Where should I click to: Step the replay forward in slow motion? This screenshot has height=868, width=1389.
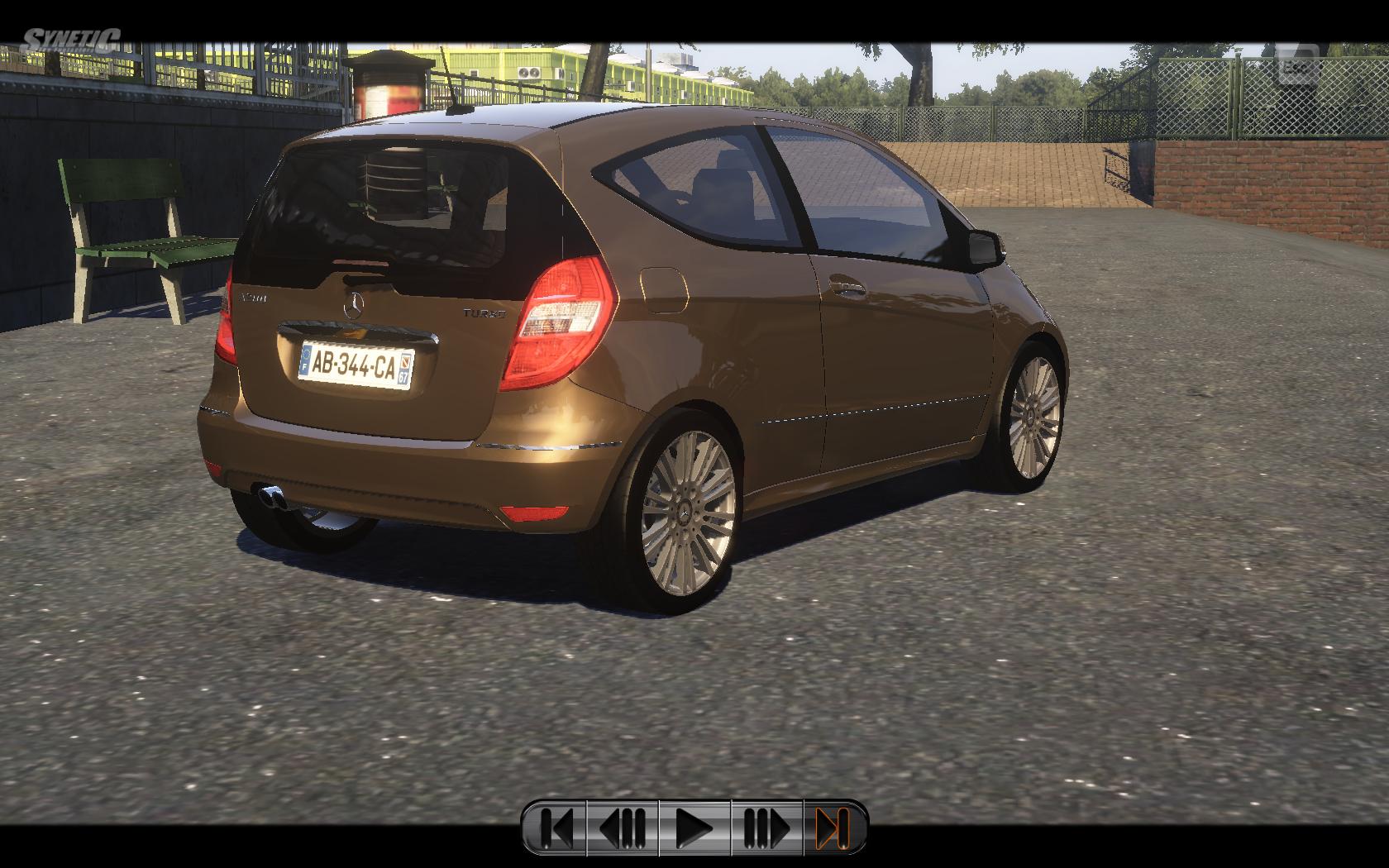click(x=766, y=827)
